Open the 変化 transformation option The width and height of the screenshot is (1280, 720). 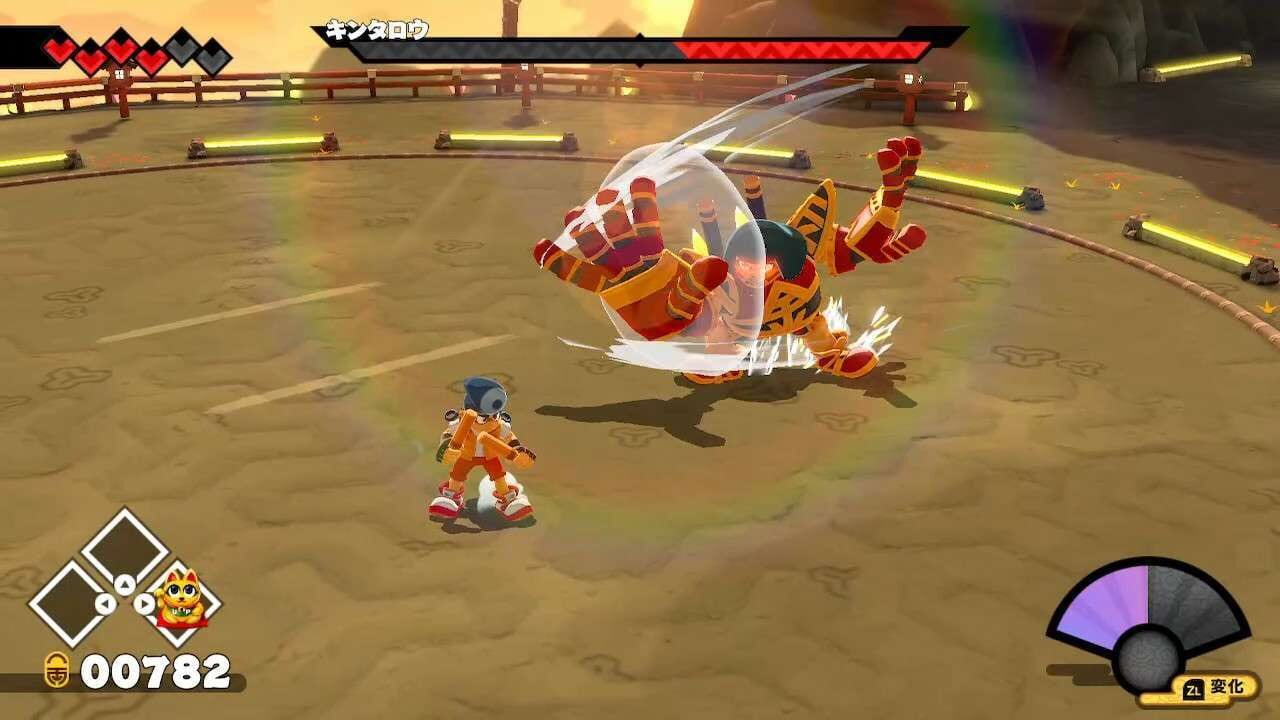click(x=1228, y=686)
